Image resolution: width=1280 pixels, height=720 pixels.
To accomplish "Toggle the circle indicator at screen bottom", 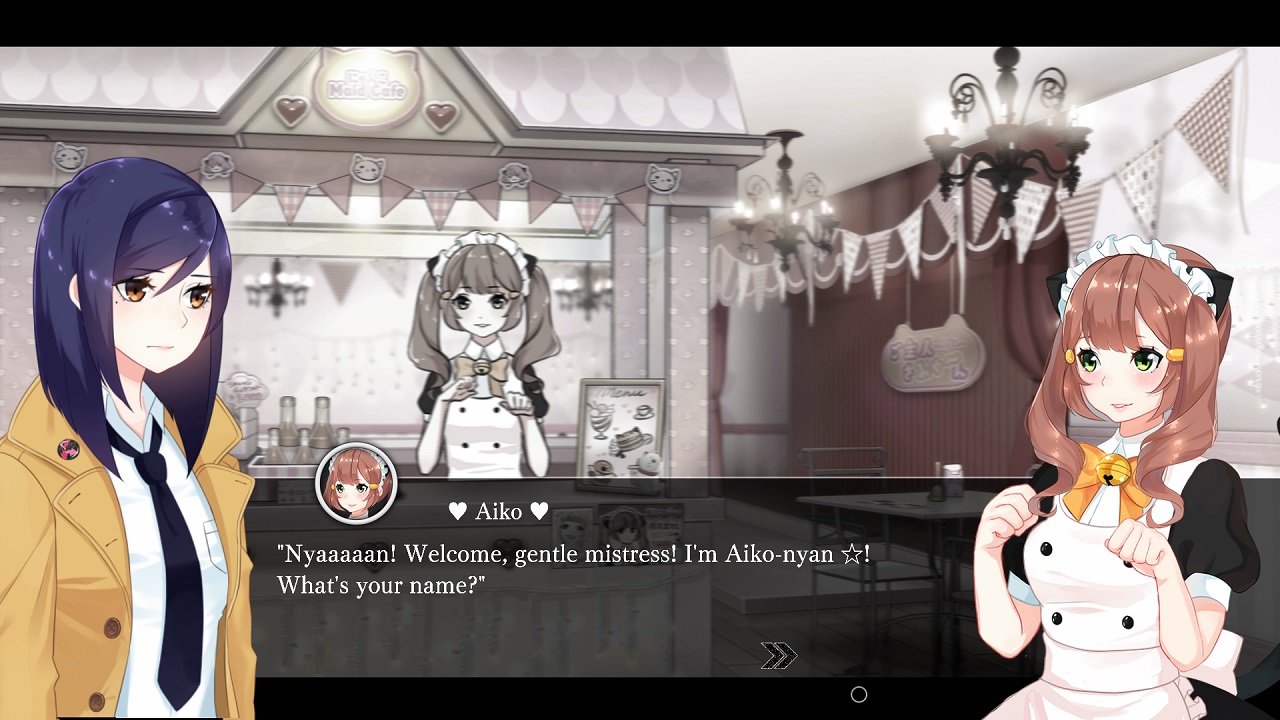I will pos(858,694).
